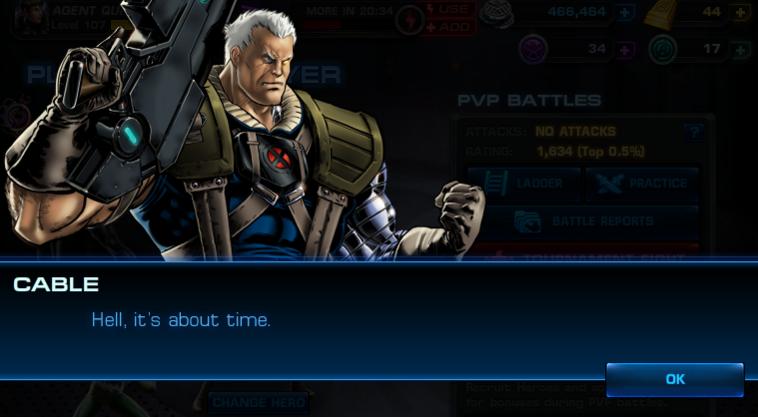Start a PVP Practice battle
758x417 pixels.
pos(641,184)
